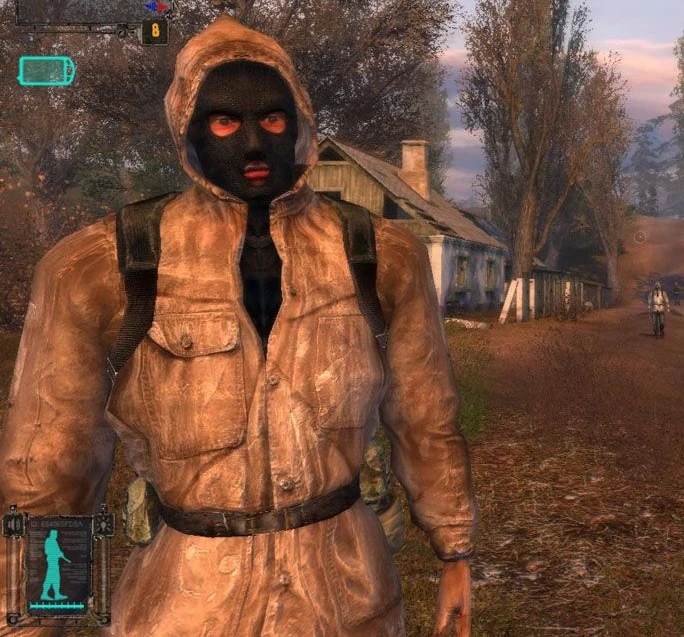Select the speaker noise indicator icon
The height and width of the screenshot is (637, 684).
click(14, 524)
